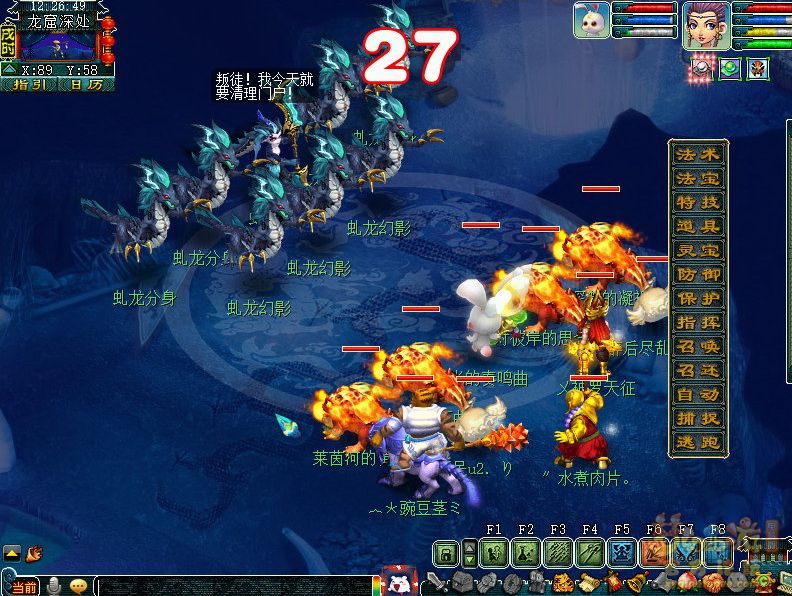792x596 pixels.
Task: Open the 日历 calendar button
Action: tap(86, 85)
